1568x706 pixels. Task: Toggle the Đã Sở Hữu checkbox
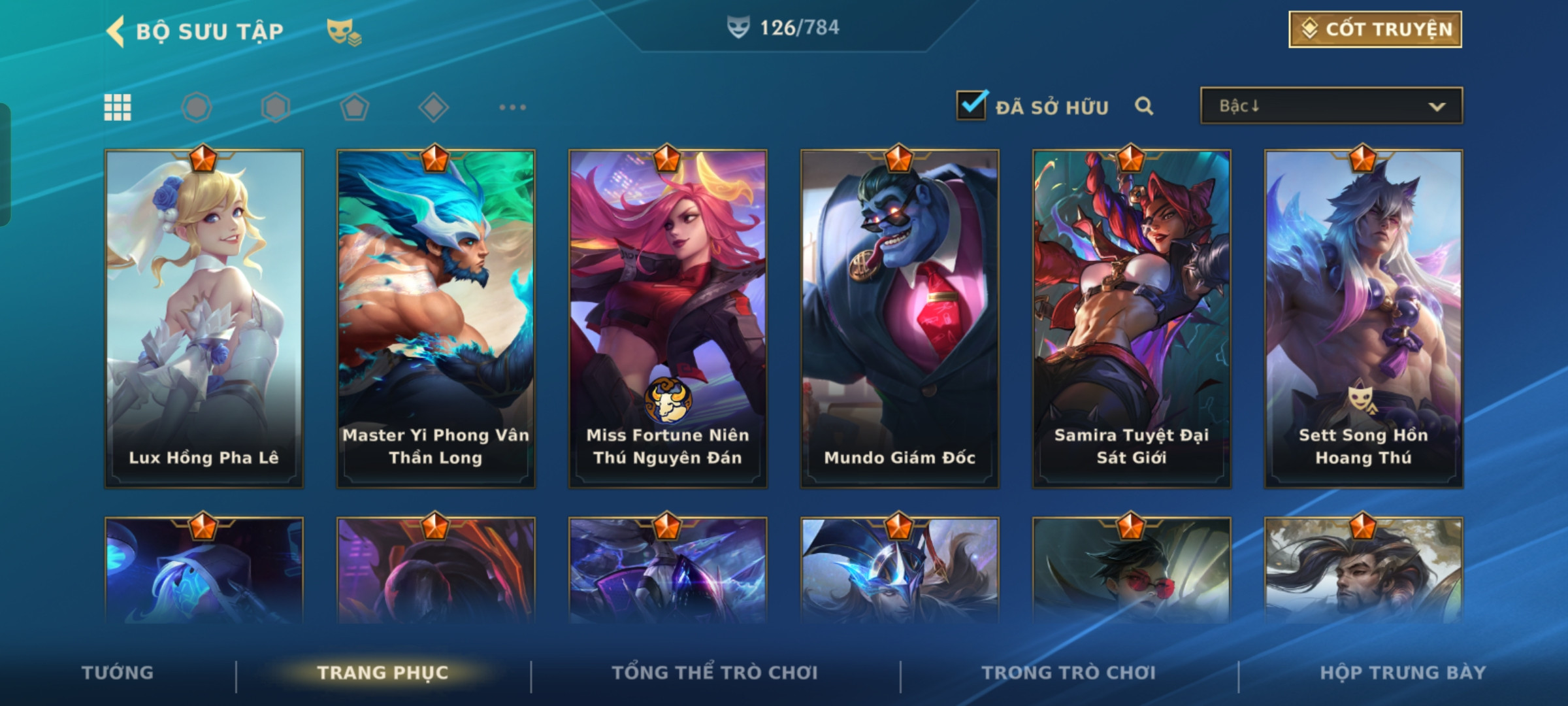point(971,105)
